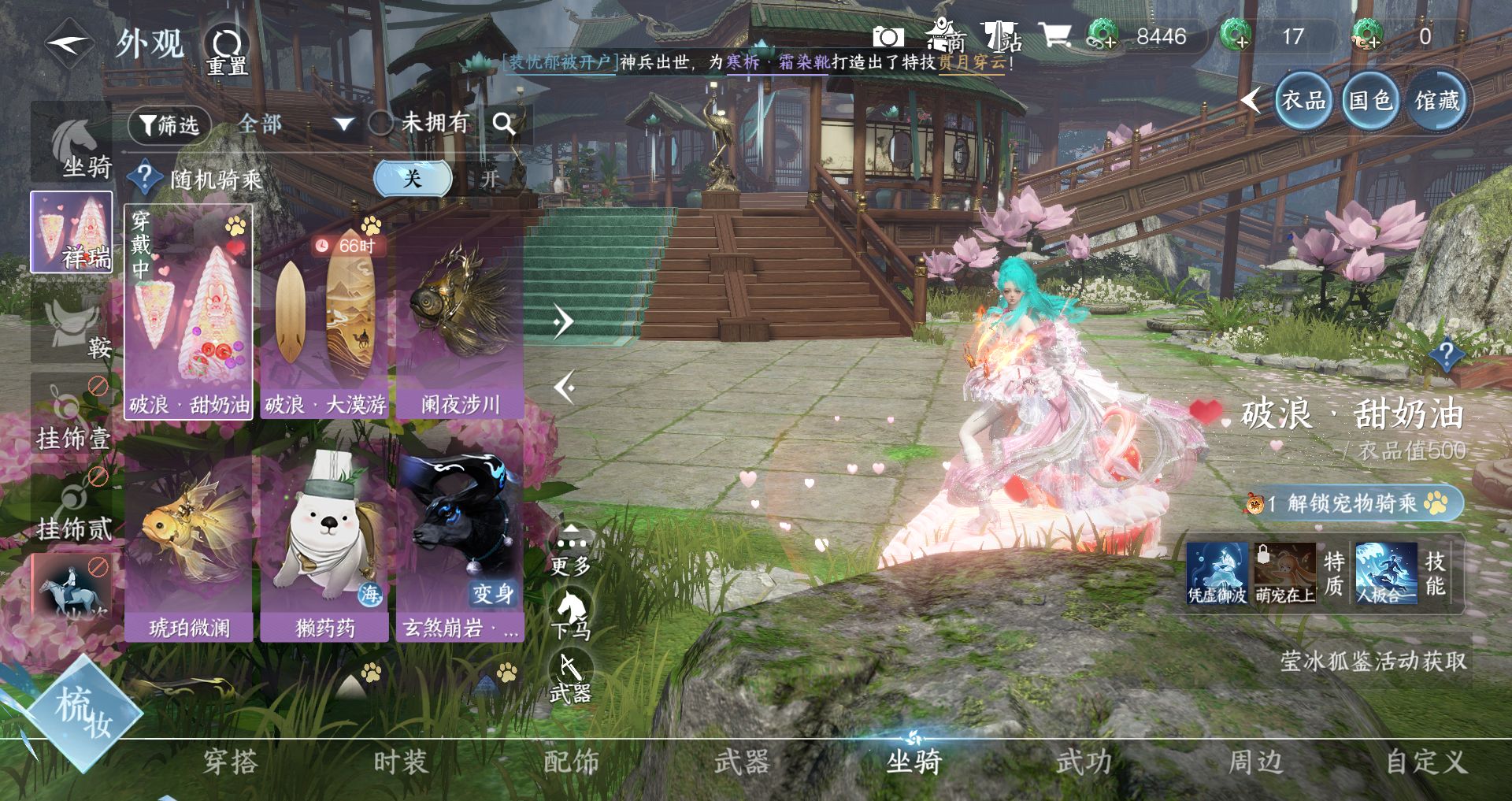Open the 筛选 filter options

(x=169, y=124)
